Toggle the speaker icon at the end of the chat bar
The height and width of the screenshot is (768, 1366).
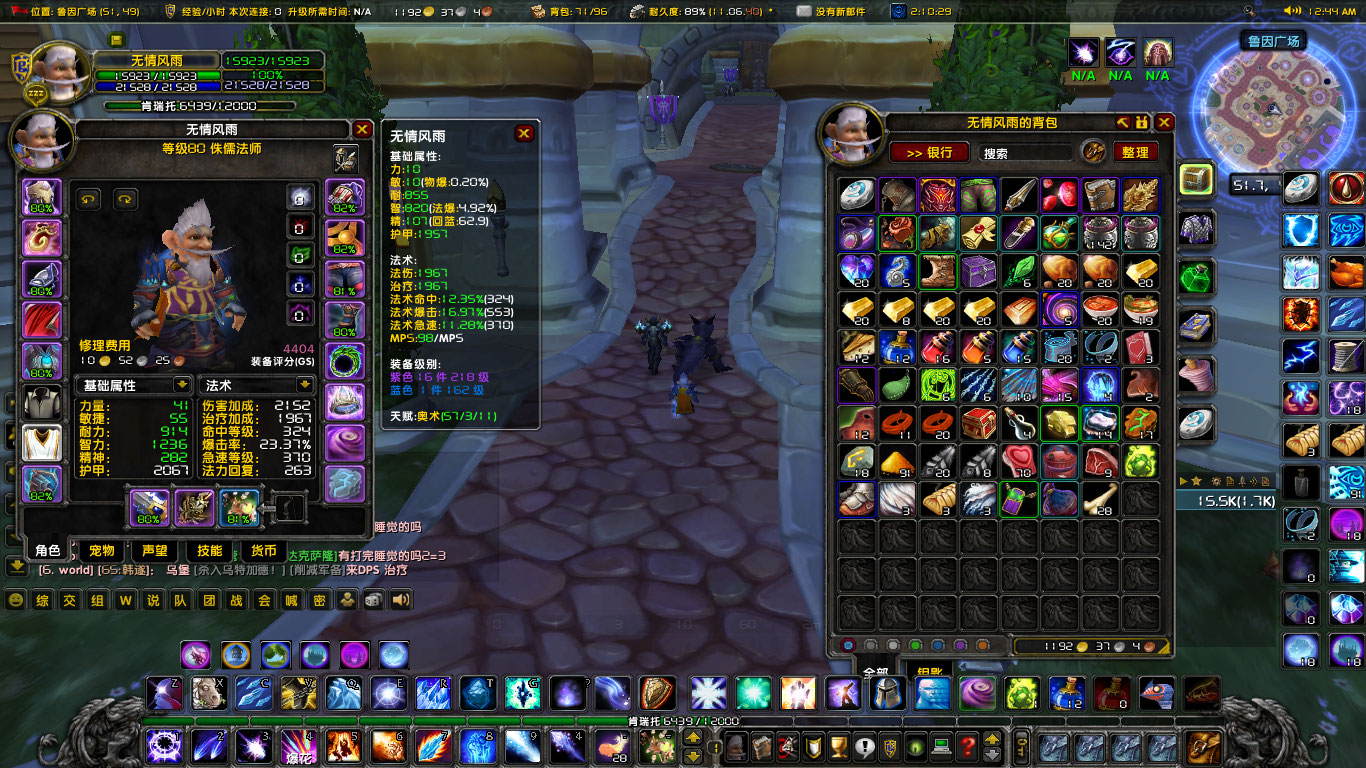(x=398, y=601)
